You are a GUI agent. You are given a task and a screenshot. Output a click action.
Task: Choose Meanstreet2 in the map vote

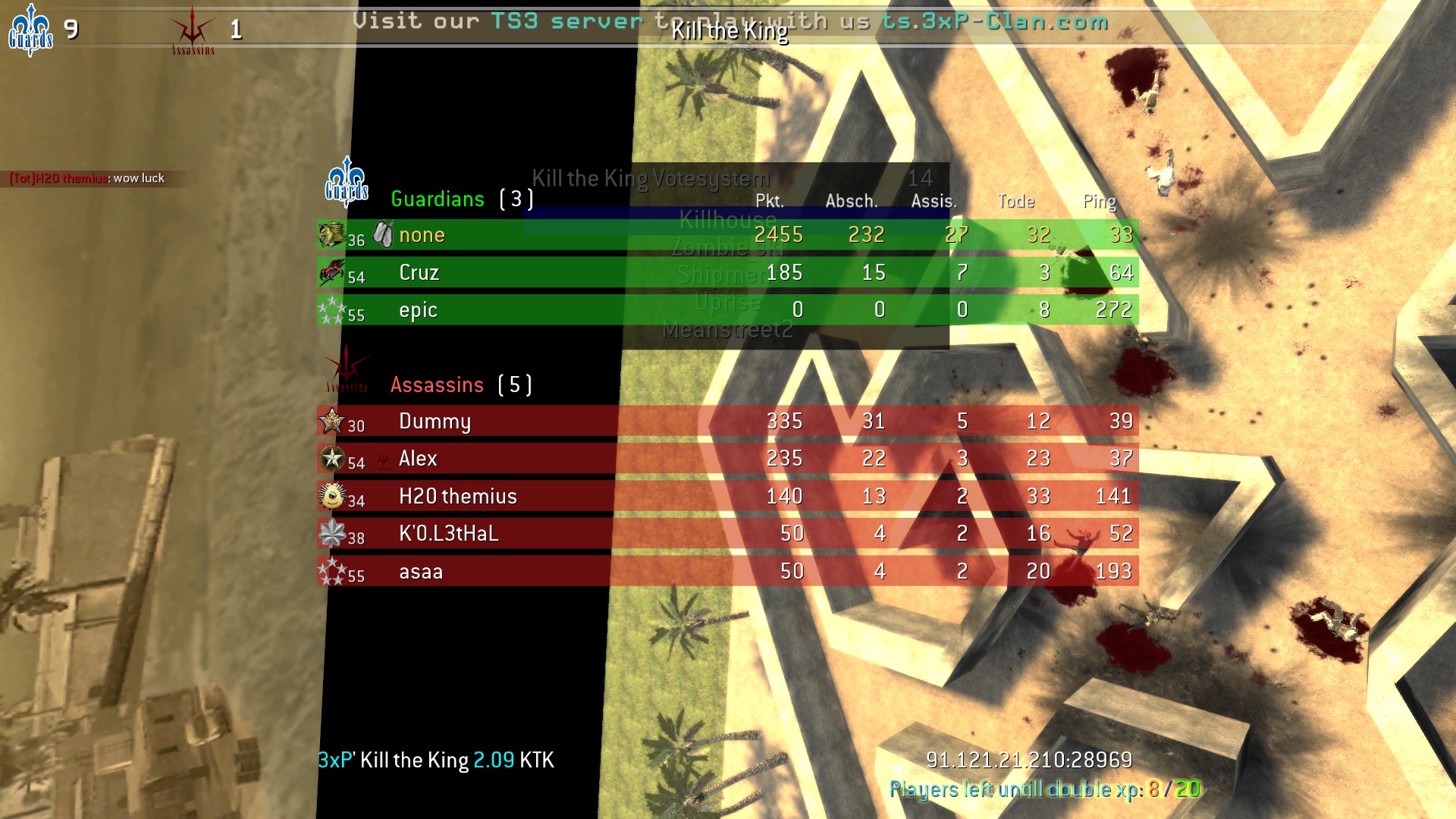pyautogui.click(x=727, y=329)
